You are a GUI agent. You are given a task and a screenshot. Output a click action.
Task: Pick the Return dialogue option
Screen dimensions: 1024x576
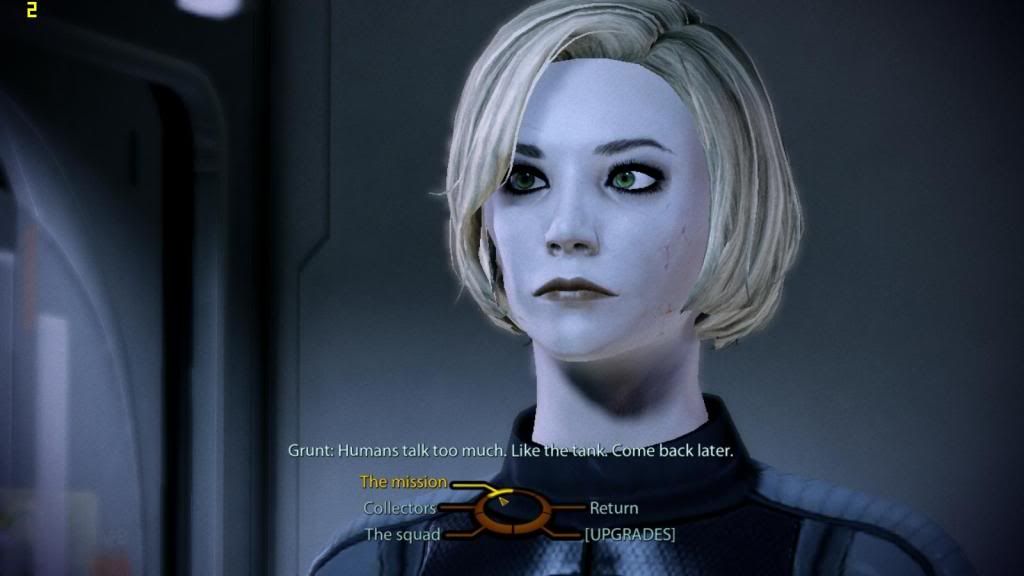tap(613, 508)
